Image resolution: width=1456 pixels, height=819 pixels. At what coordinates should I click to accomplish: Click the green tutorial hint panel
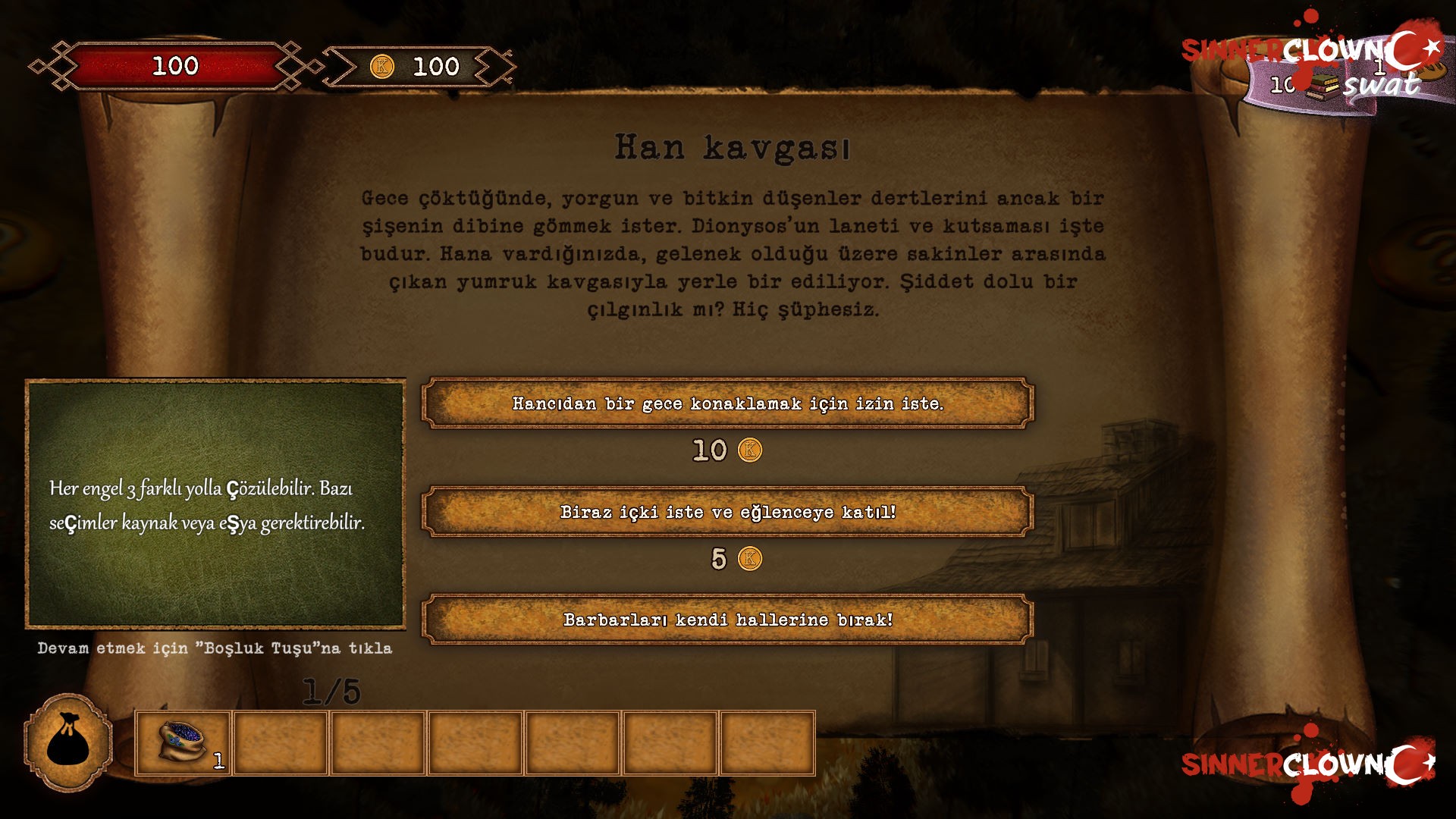tap(215, 504)
